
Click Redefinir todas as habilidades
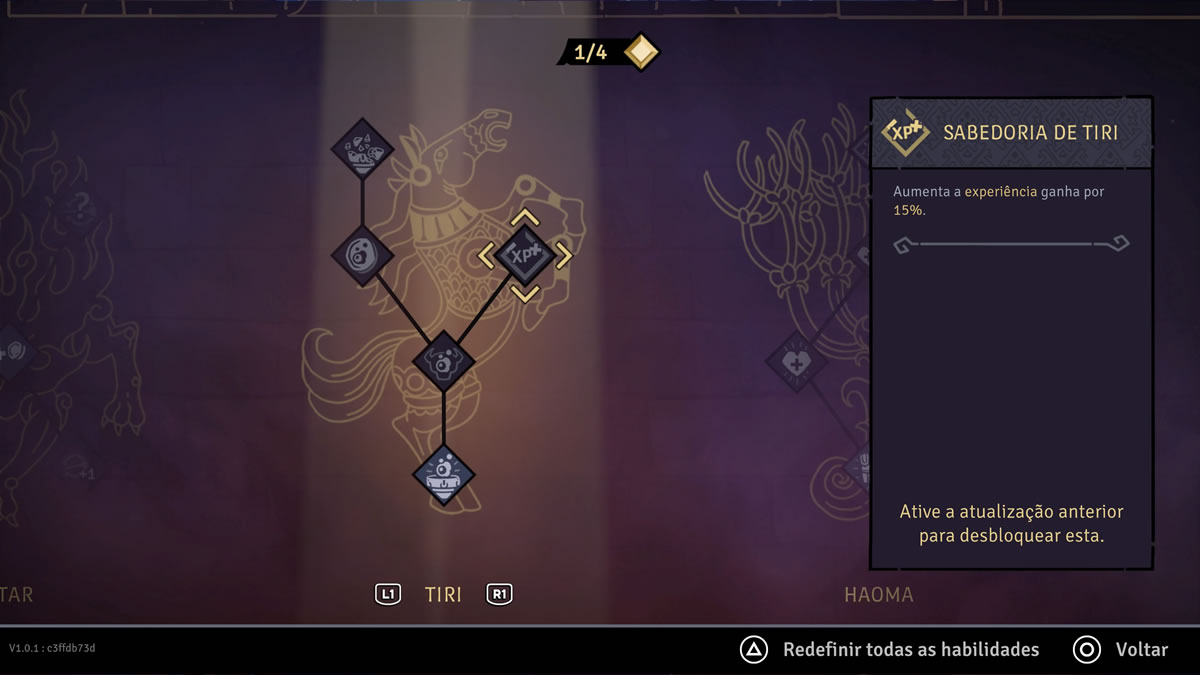[910, 650]
